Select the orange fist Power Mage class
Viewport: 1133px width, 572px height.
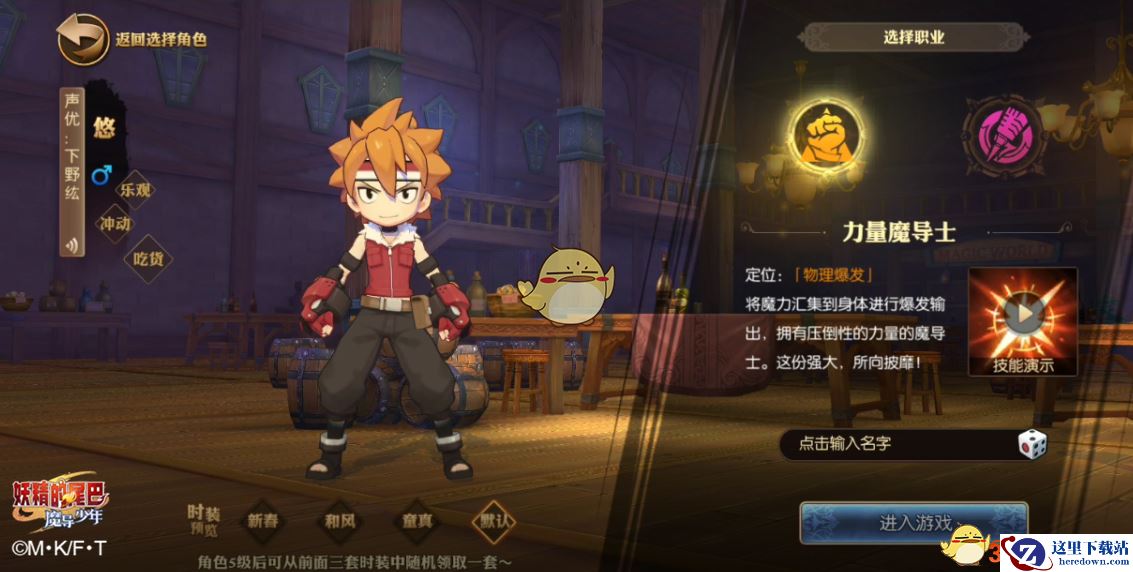click(825, 135)
